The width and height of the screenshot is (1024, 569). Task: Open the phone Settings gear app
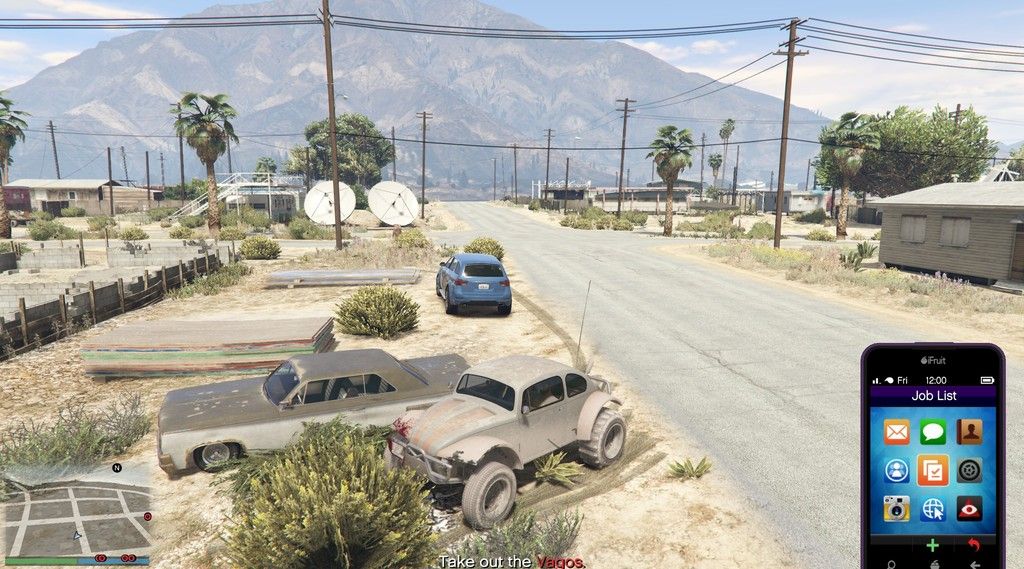pos(969,470)
